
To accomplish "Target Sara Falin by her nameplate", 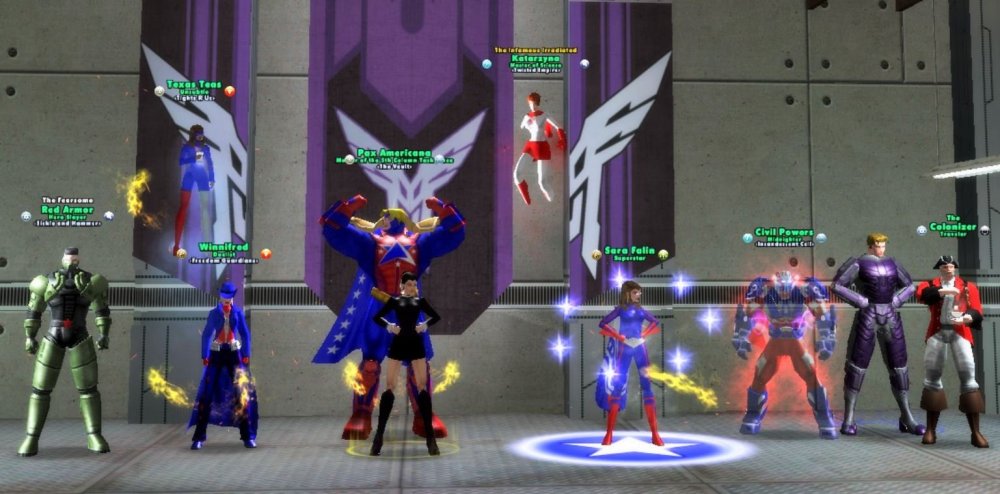I will 628,250.
